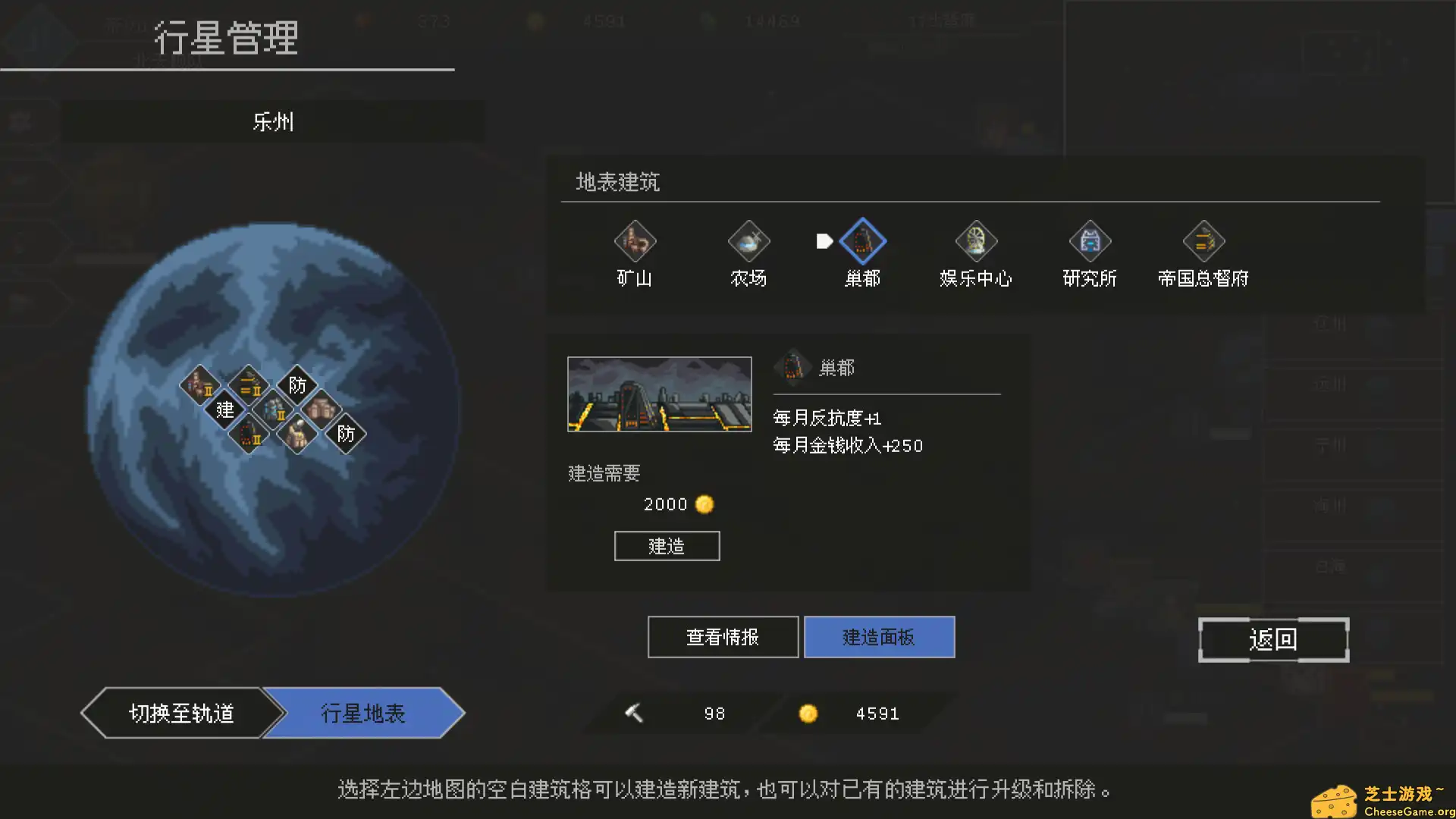Select the 巢都 building icon
1456x819 pixels.
pos(862,241)
